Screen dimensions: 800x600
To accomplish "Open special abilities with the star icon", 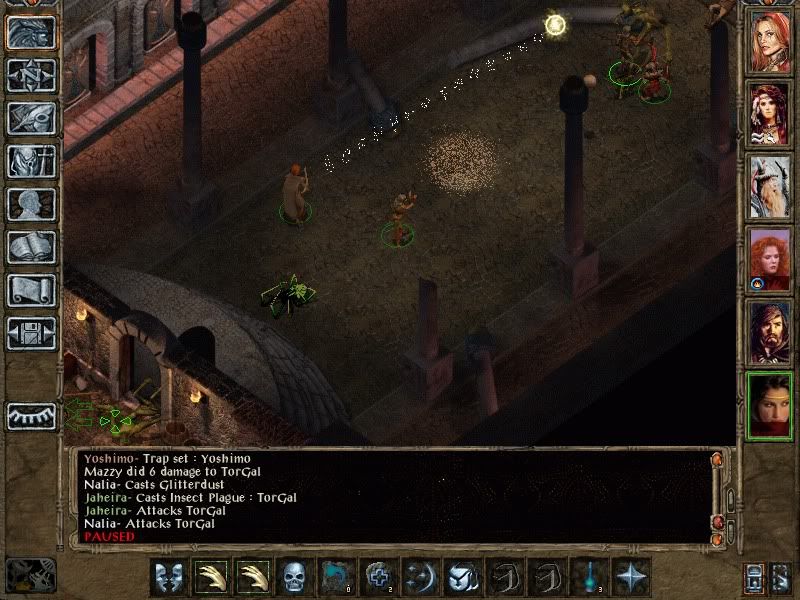I will coord(631,577).
